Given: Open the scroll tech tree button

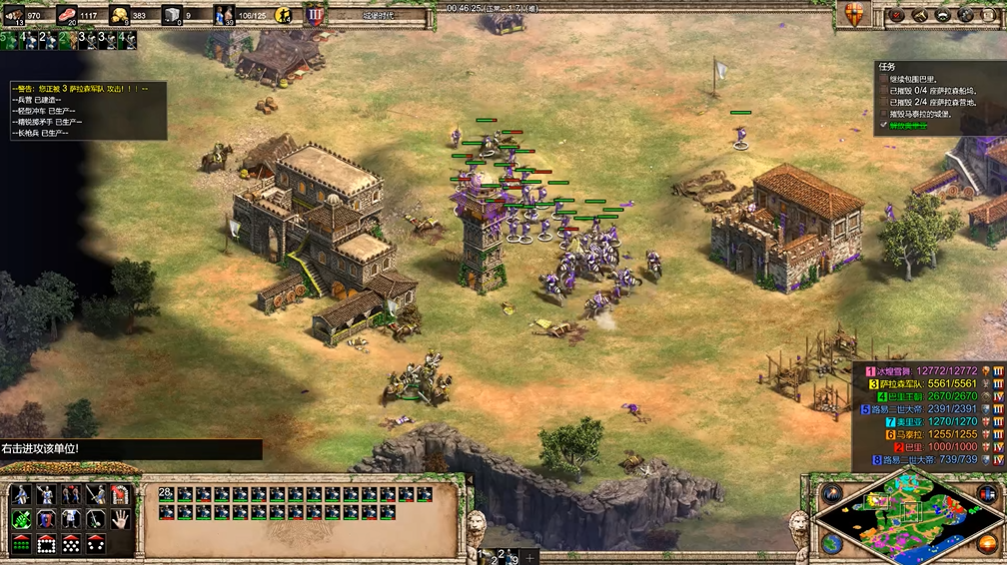Looking at the screenshot, I should (989, 15).
